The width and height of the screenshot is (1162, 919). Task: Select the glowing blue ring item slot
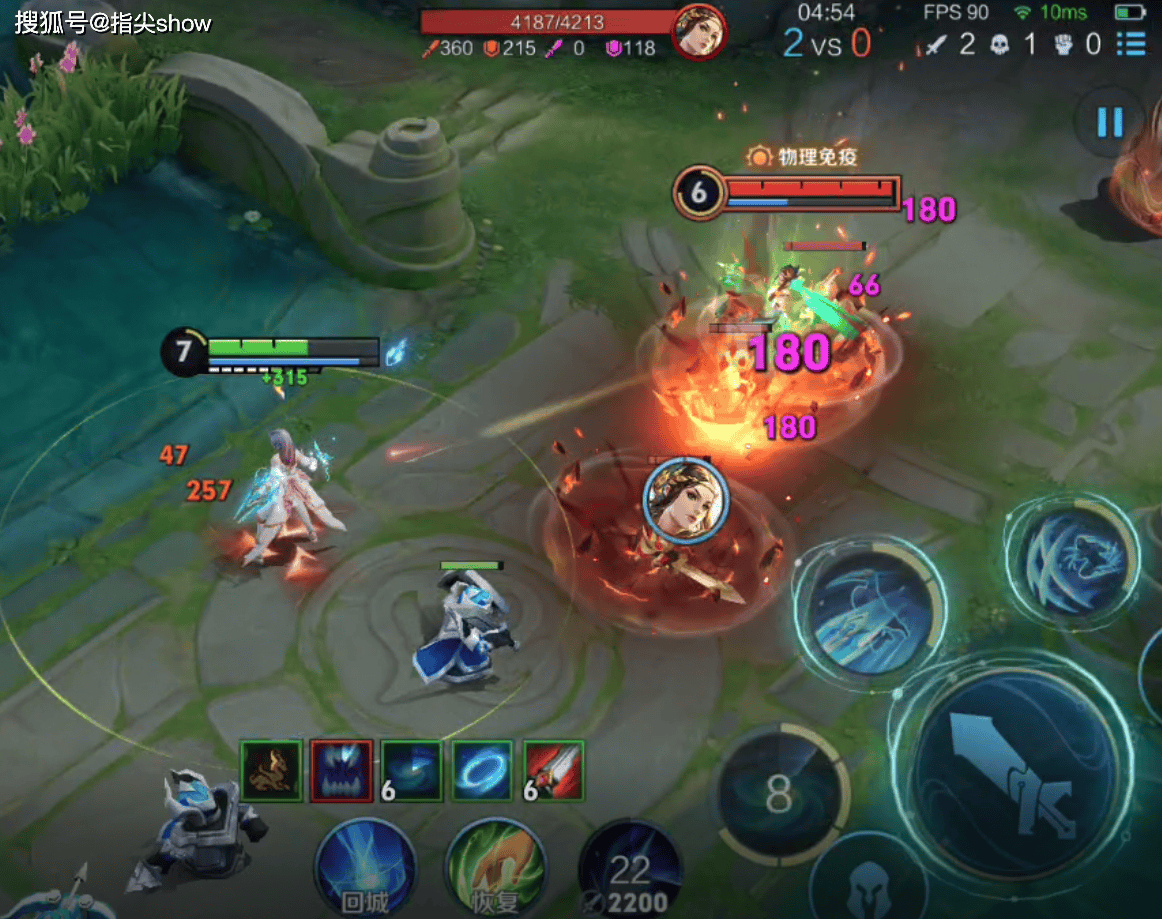point(482,771)
